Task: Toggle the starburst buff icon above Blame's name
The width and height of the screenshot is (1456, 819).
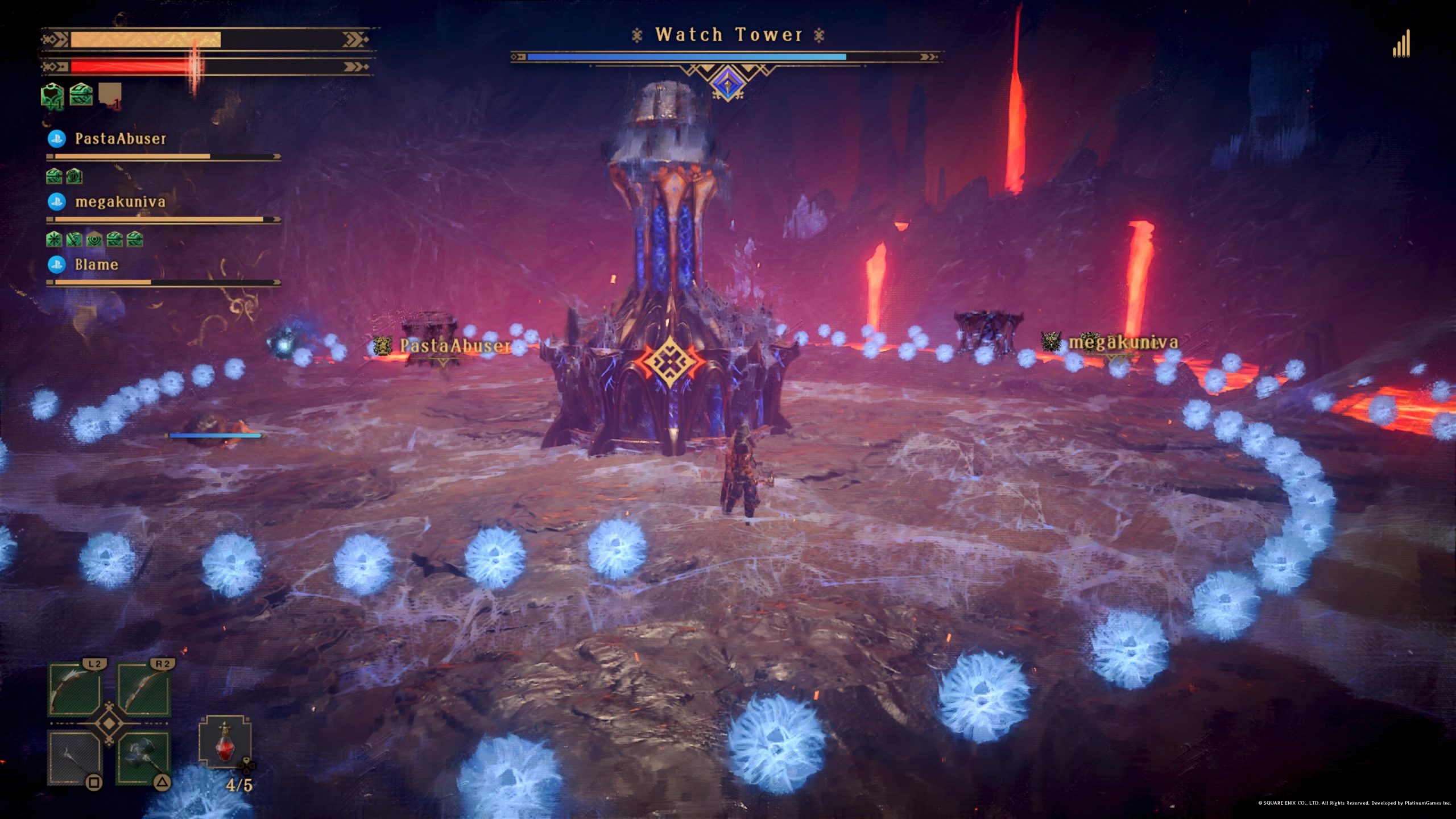Action: pyautogui.click(x=54, y=238)
